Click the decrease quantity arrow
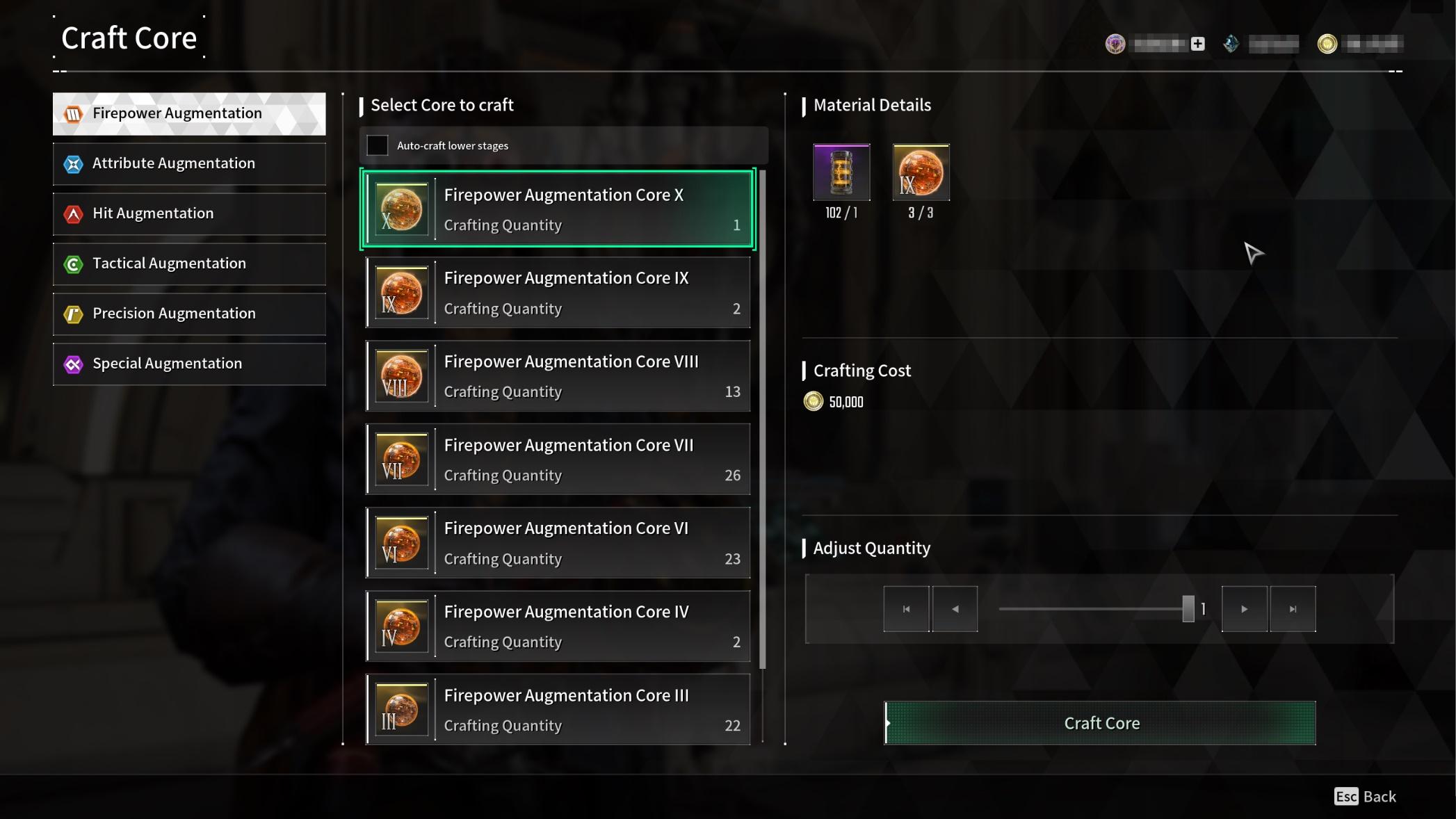This screenshot has width=1456, height=819. coord(954,608)
